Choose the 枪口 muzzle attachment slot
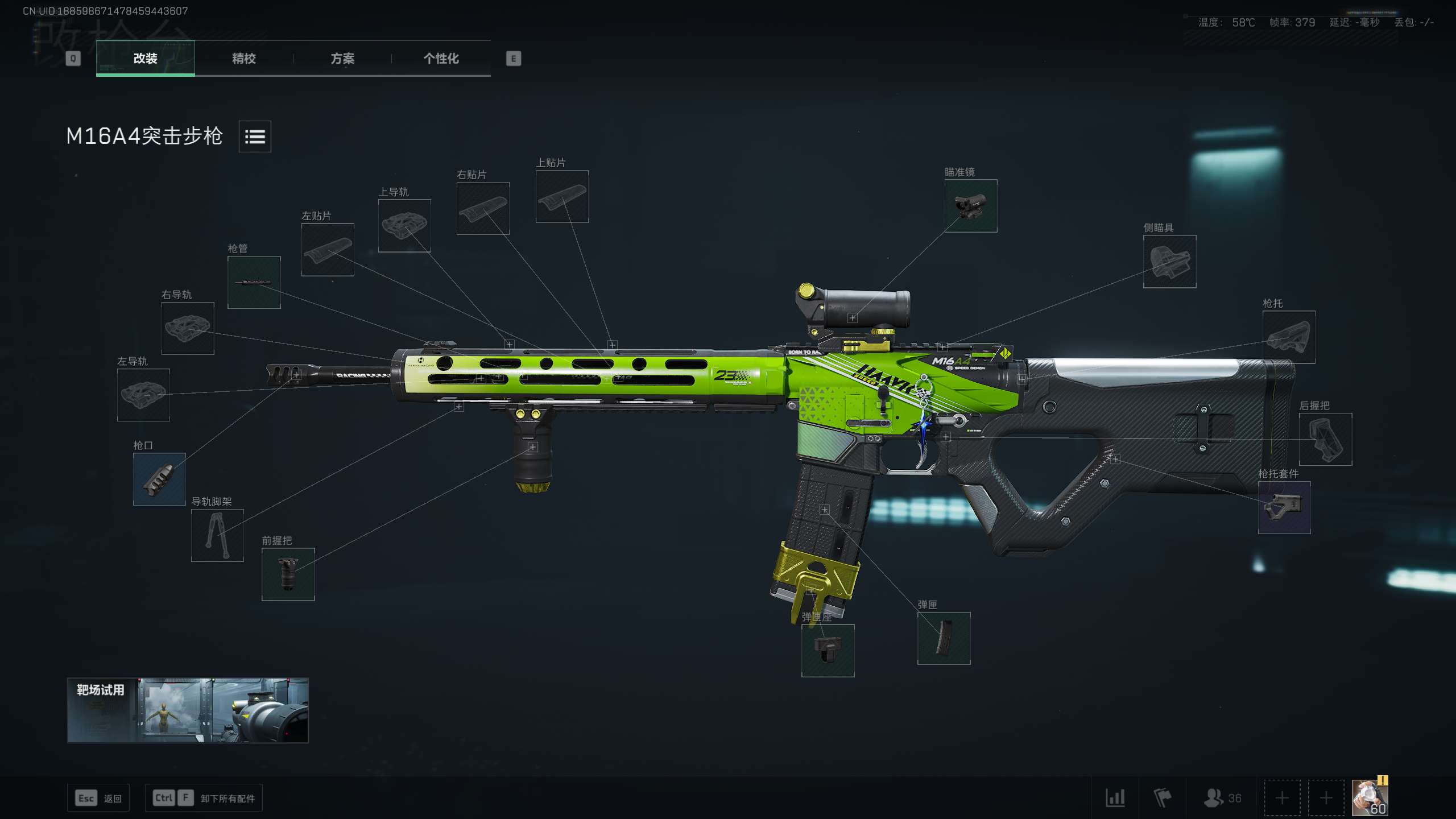This screenshot has width=1456, height=819. tap(159, 479)
